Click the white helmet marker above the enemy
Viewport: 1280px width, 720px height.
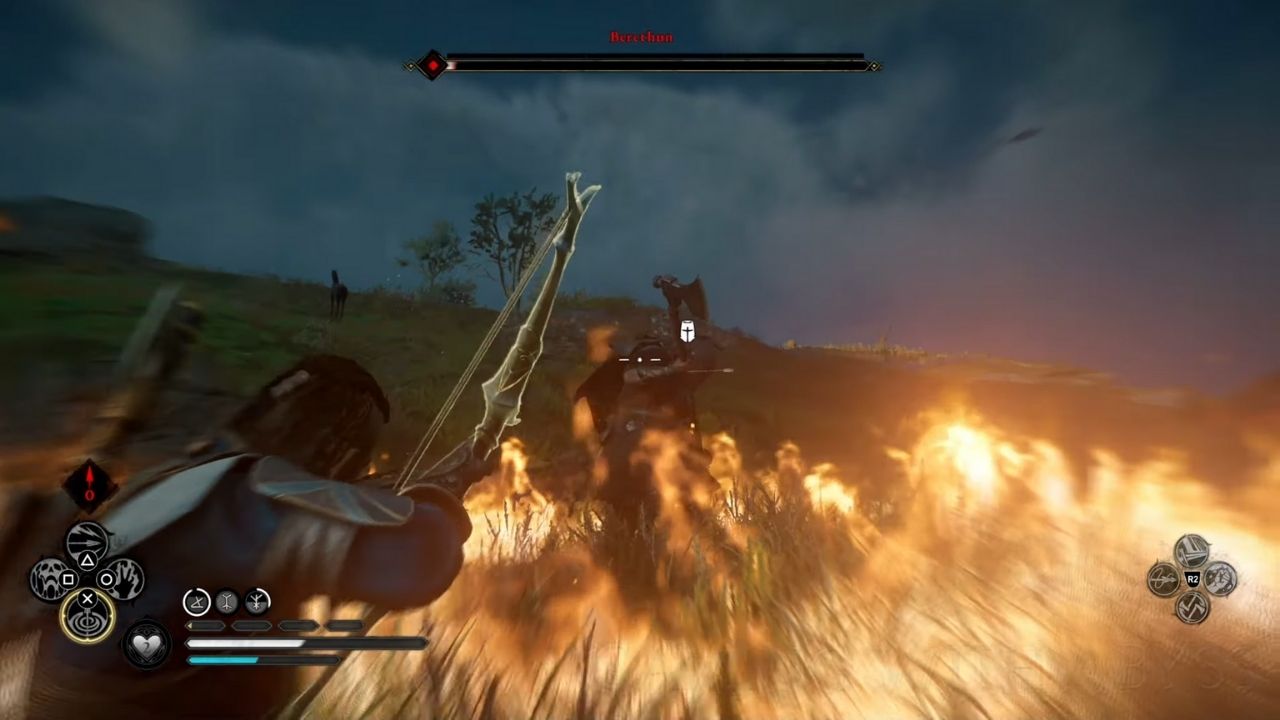pyautogui.click(x=686, y=333)
